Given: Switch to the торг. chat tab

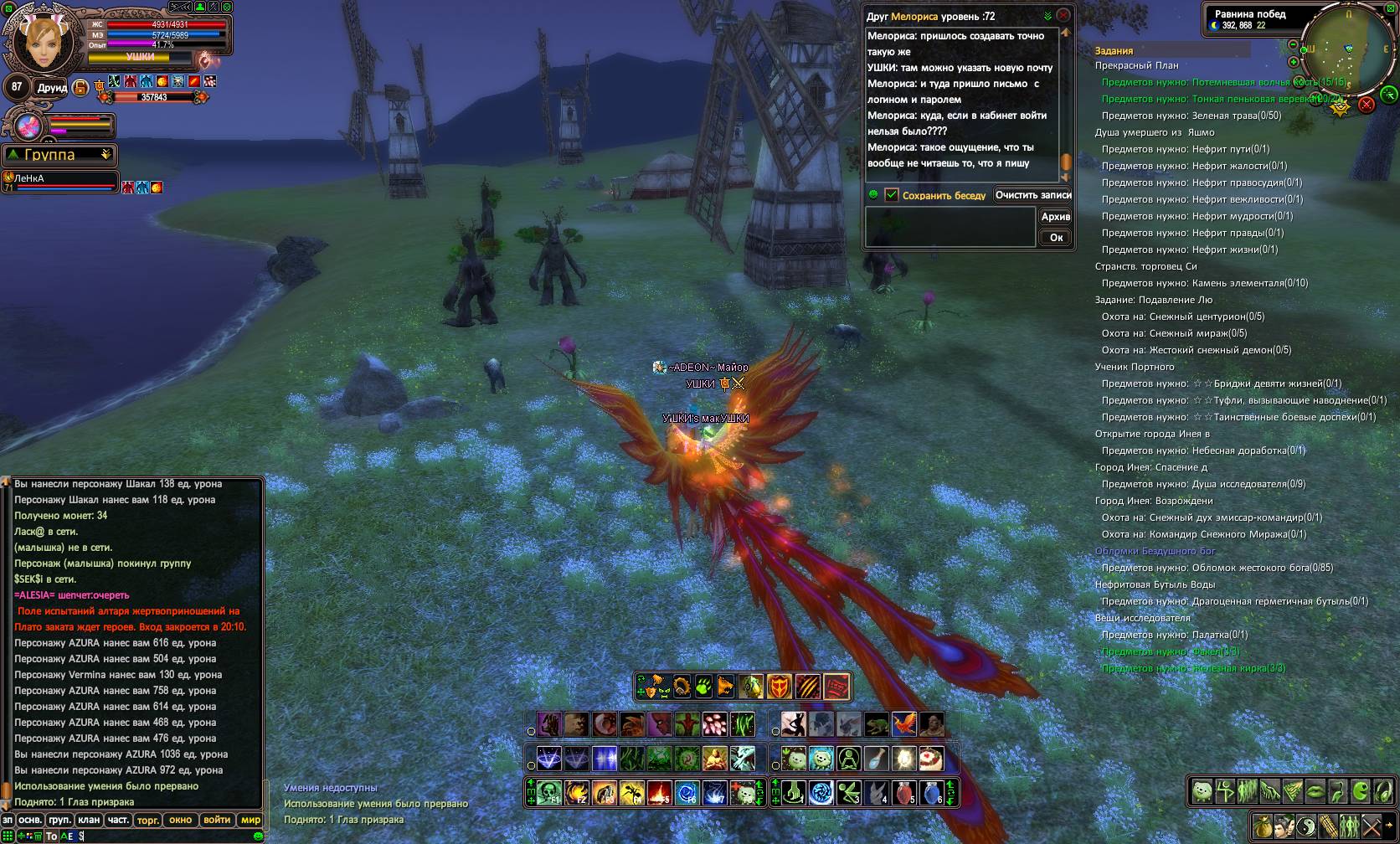Looking at the screenshot, I should pyautogui.click(x=148, y=821).
